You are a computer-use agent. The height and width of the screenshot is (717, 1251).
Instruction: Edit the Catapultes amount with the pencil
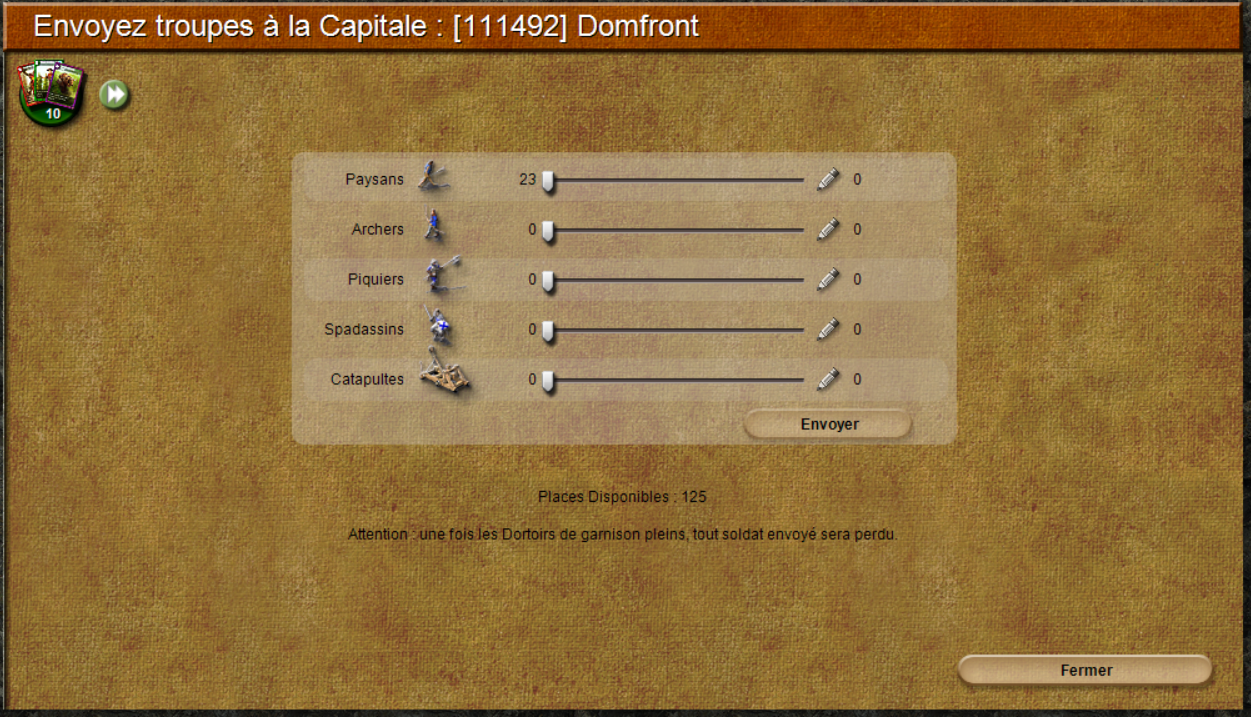pyautogui.click(x=828, y=379)
